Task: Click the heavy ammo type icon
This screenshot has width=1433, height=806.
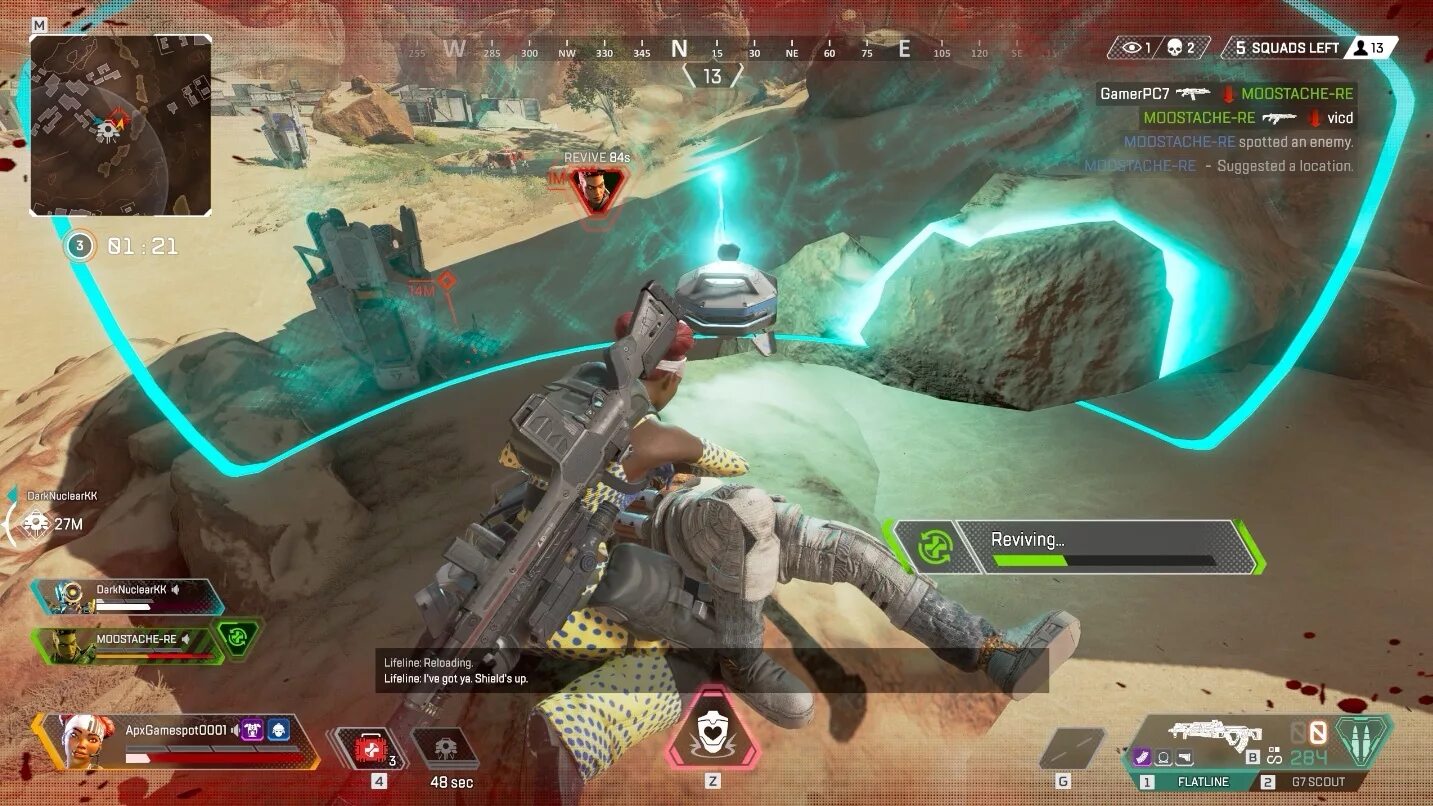Action: point(1364,739)
